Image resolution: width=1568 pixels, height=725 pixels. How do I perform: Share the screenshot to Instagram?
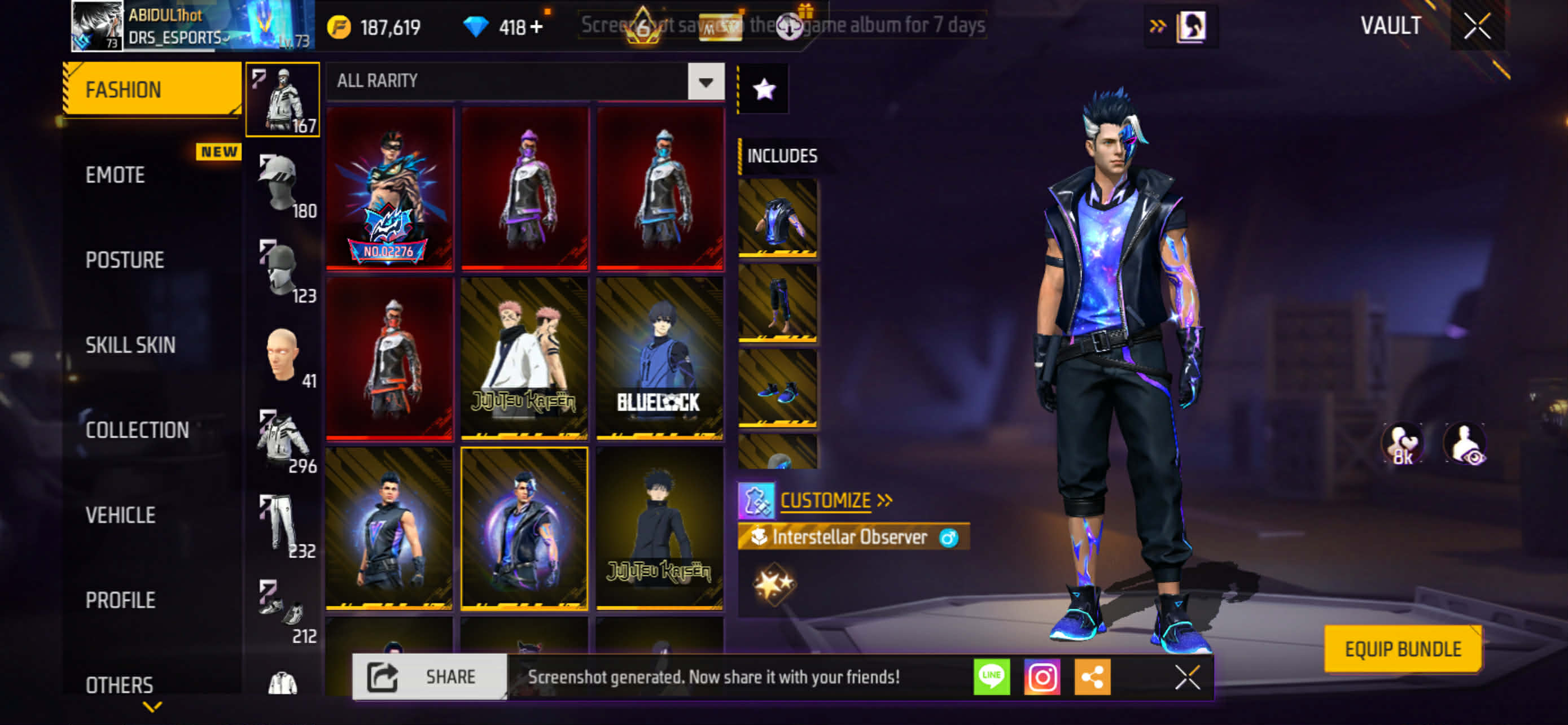(x=1042, y=677)
